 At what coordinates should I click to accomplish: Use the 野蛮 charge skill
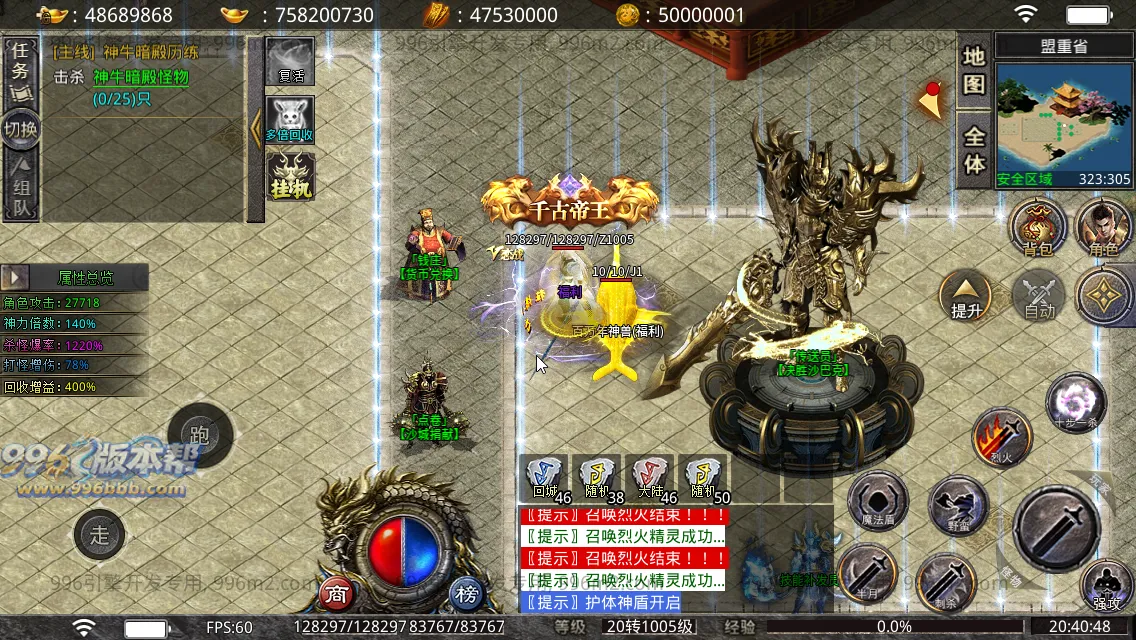coord(957,505)
